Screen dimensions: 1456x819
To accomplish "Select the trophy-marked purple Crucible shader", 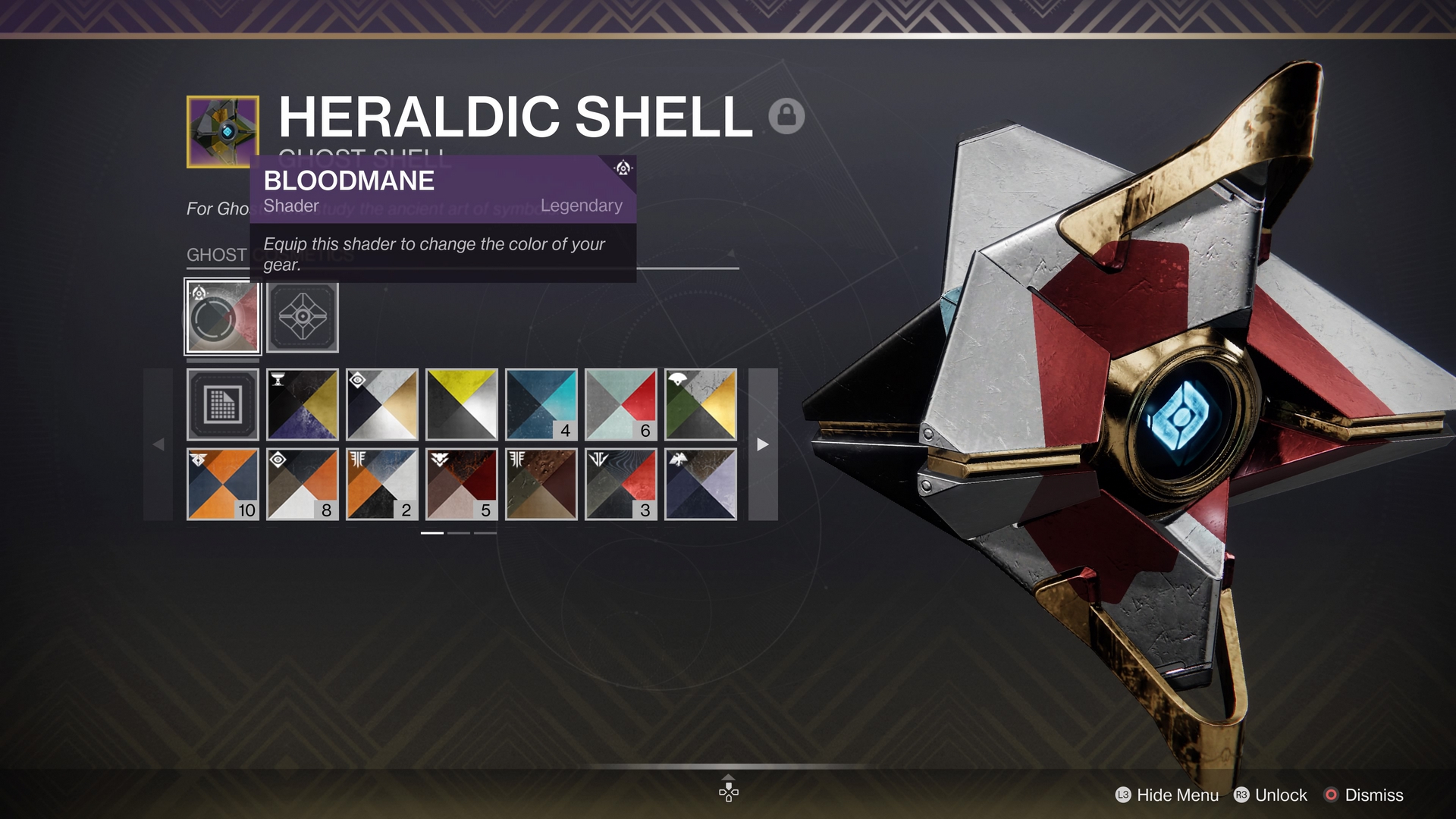I will [x=303, y=404].
